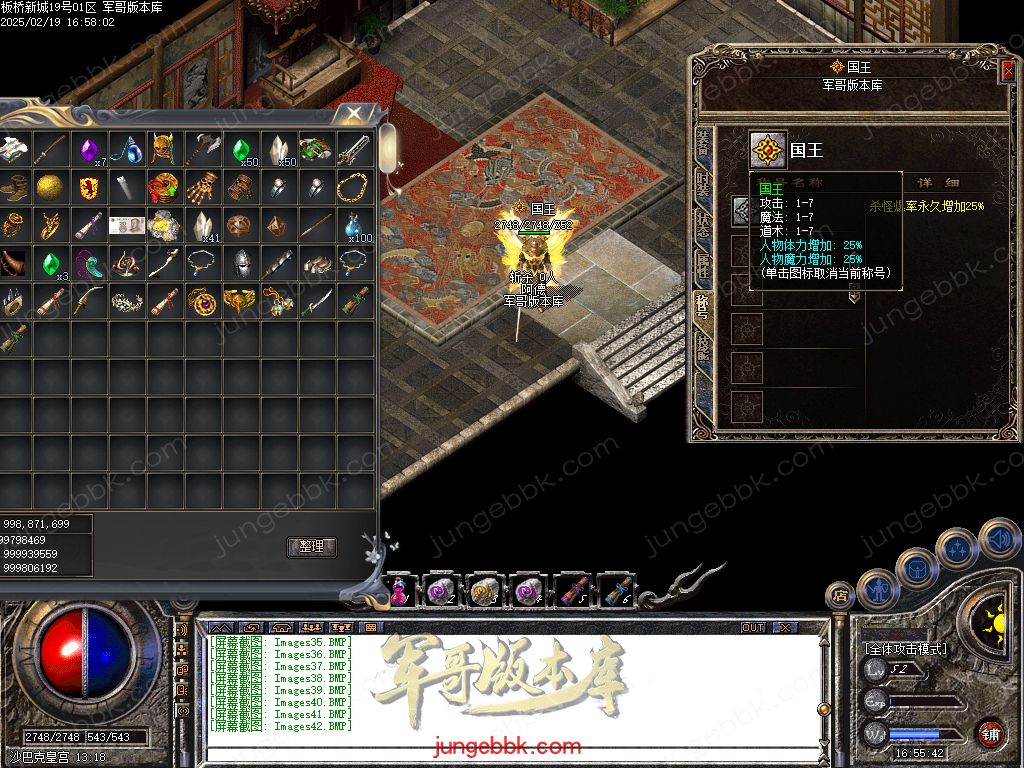Toggle the sound speaker button
This screenshot has width=1024, height=768.
pos(999,538)
